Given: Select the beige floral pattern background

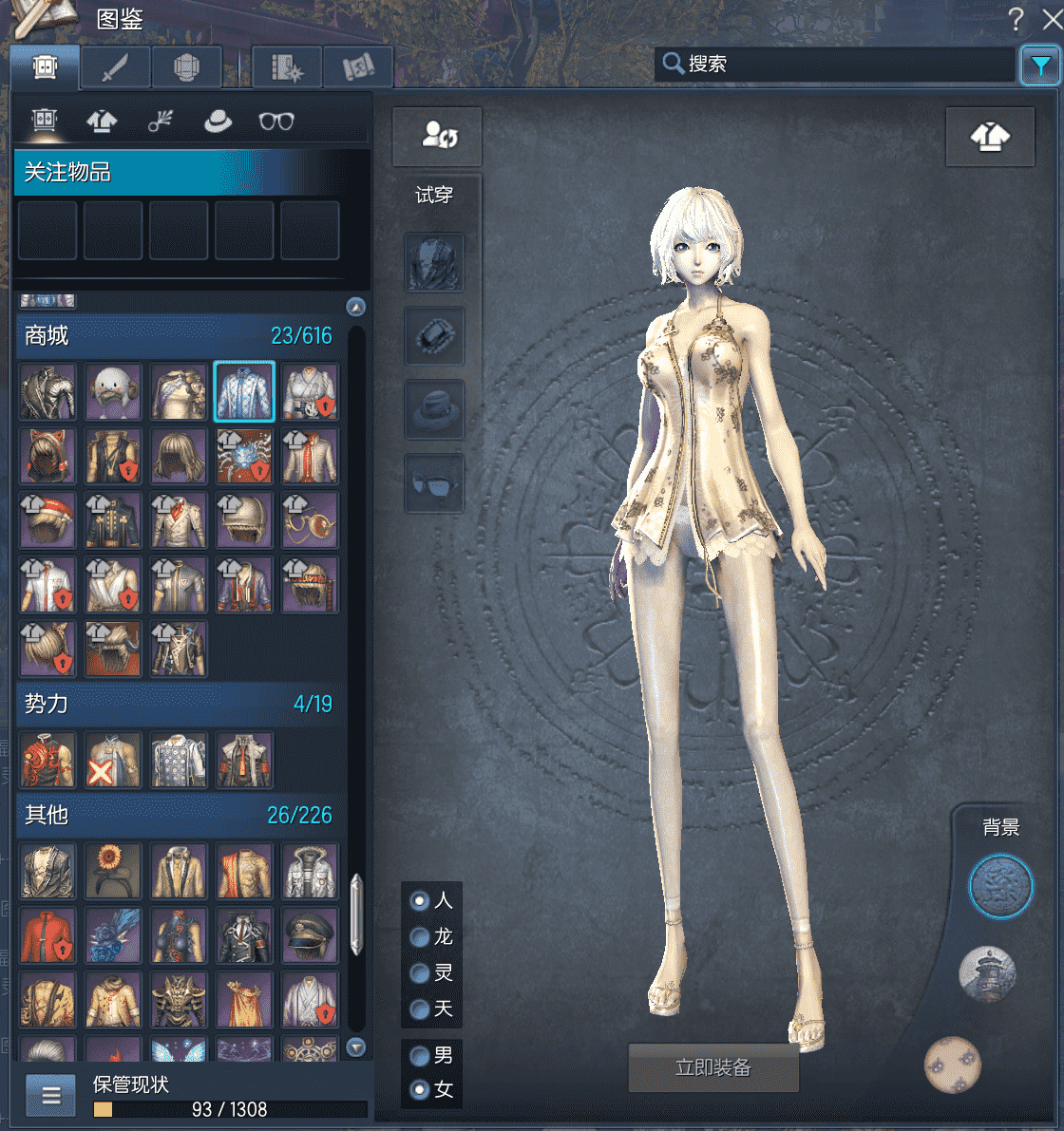Looking at the screenshot, I should pos(953,1064).
